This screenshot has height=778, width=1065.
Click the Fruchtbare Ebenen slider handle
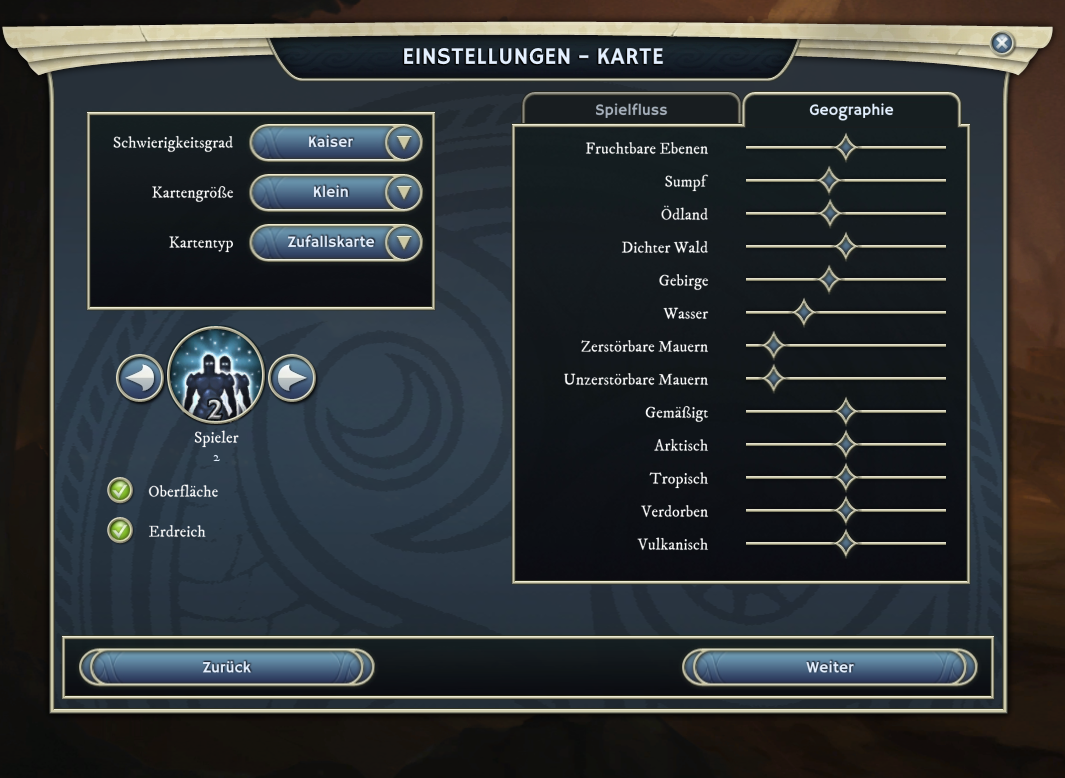click(846, 148)
